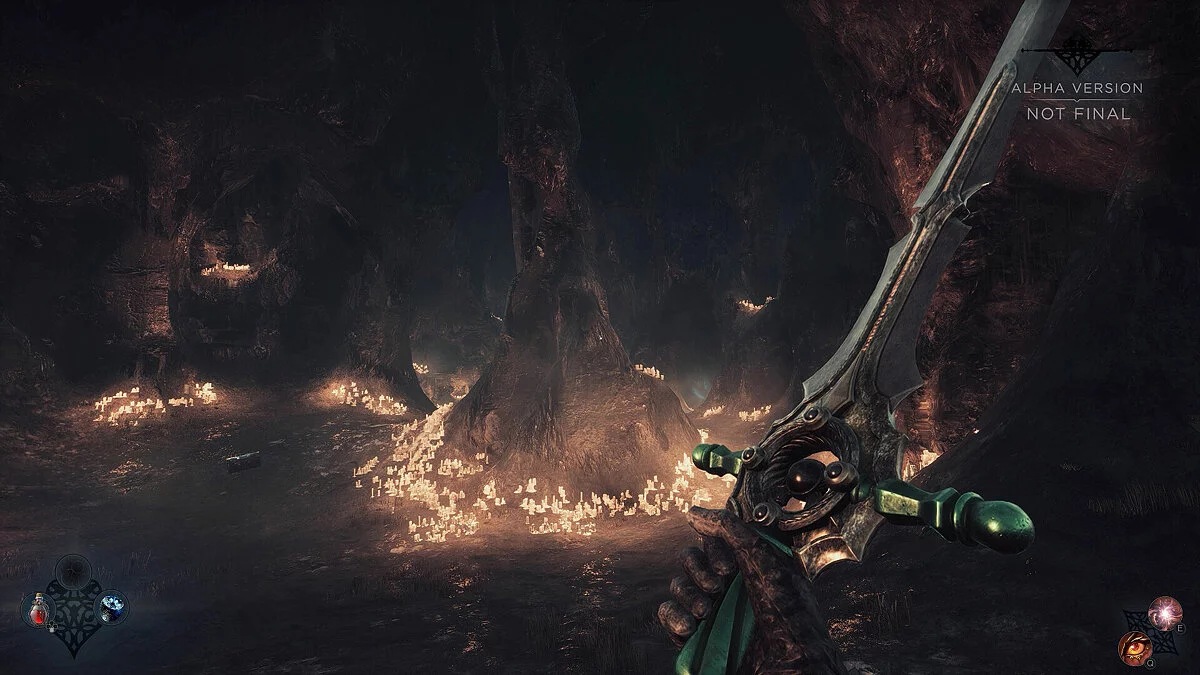Trigger the fiery eye ability

pyautogui.click(x=1133, y=645)
